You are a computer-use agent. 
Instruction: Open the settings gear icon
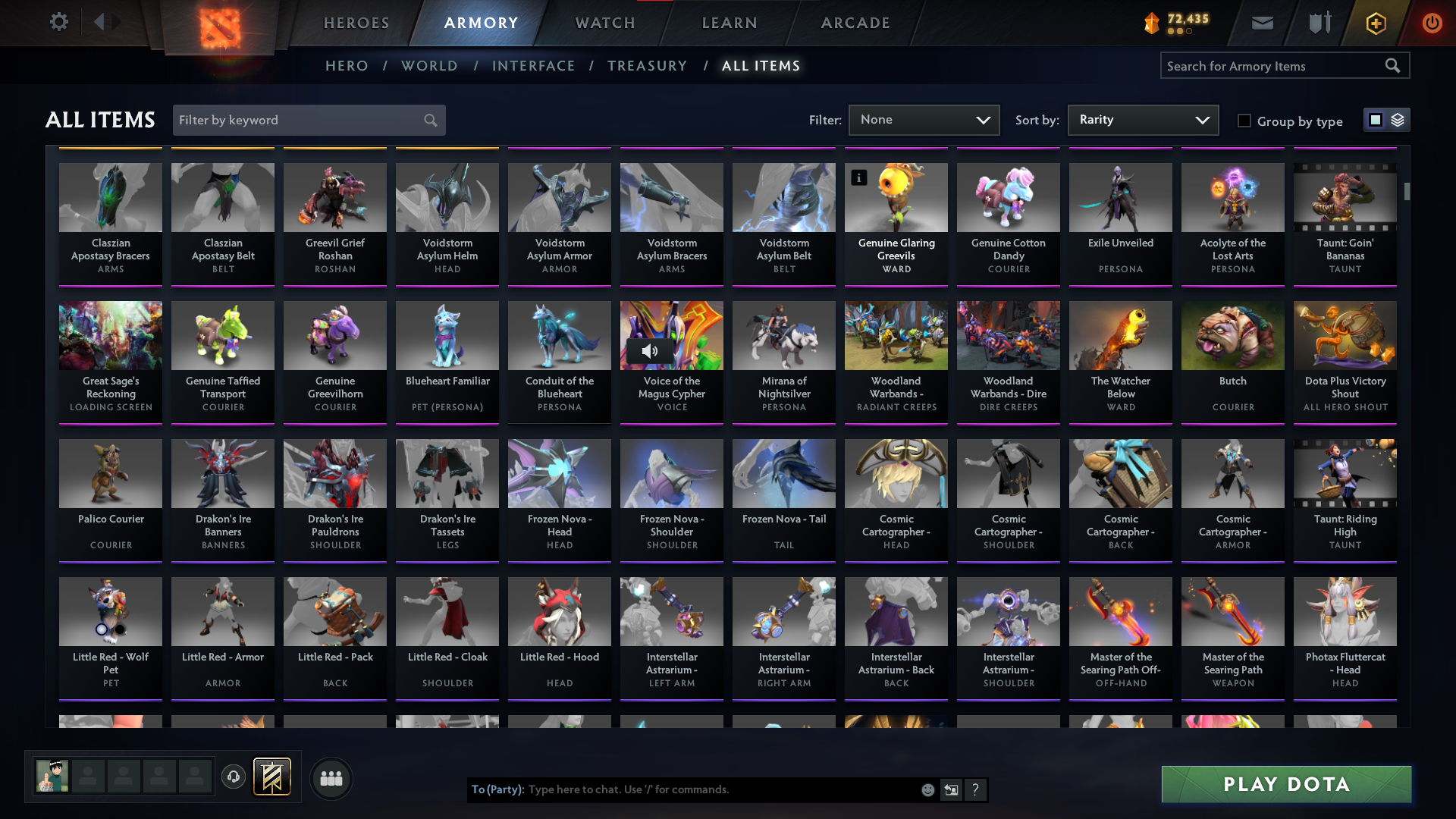[x=59, y=22]
